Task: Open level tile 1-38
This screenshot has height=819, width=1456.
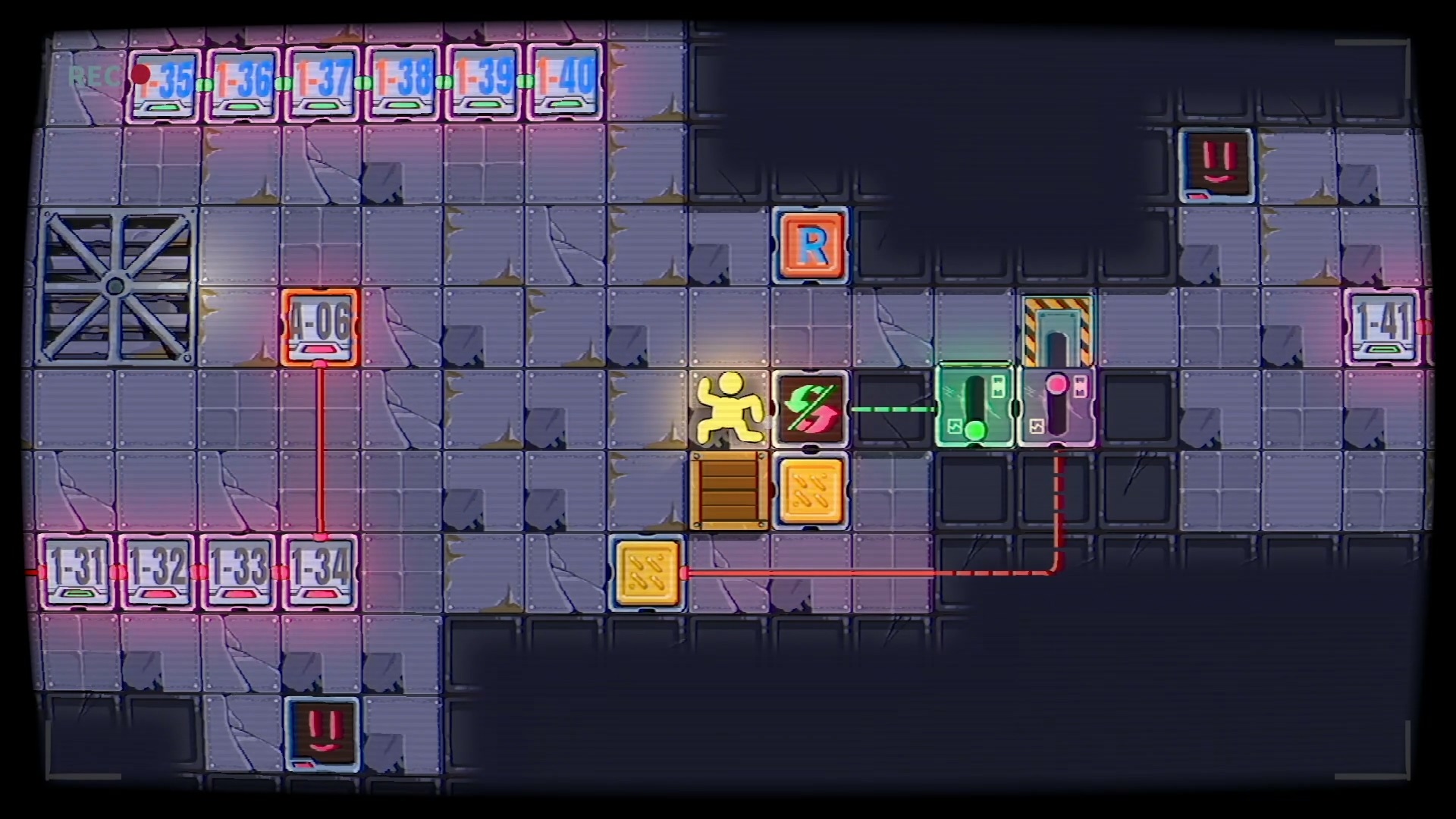Action: pos(403,83)
